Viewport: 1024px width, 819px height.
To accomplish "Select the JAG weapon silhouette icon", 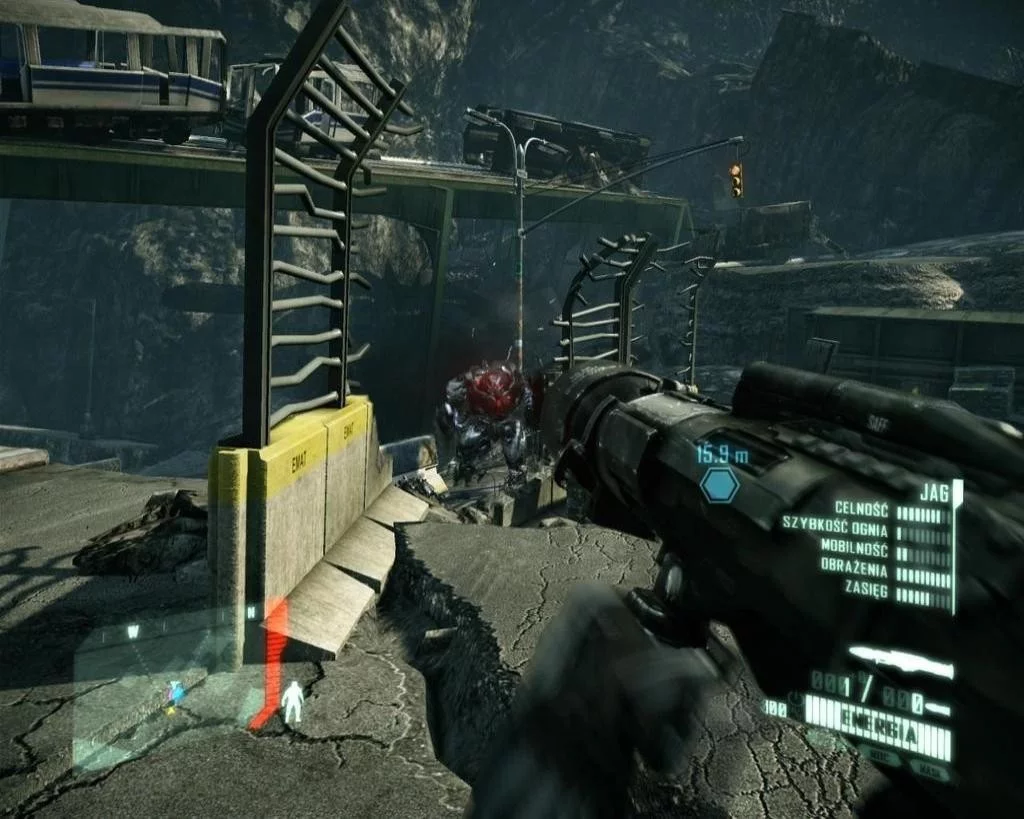I will pos(900,662).
